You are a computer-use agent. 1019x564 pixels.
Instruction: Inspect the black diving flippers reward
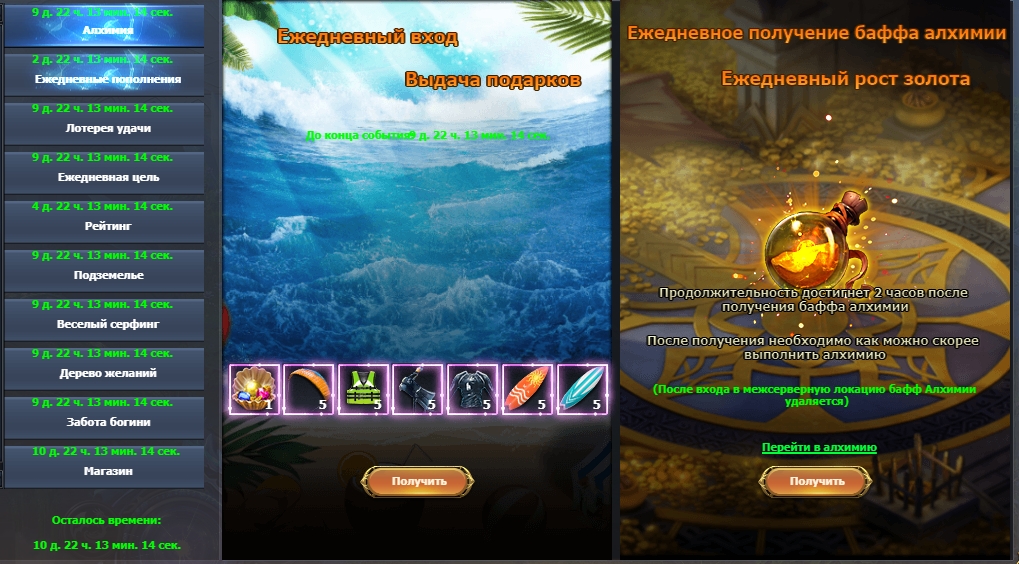417,389
